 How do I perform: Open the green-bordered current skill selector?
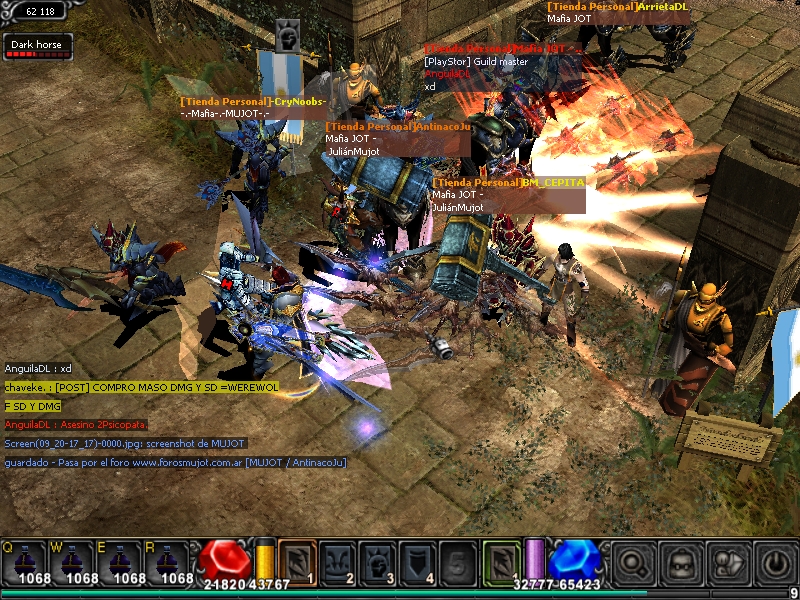click(x=502, y=561)
